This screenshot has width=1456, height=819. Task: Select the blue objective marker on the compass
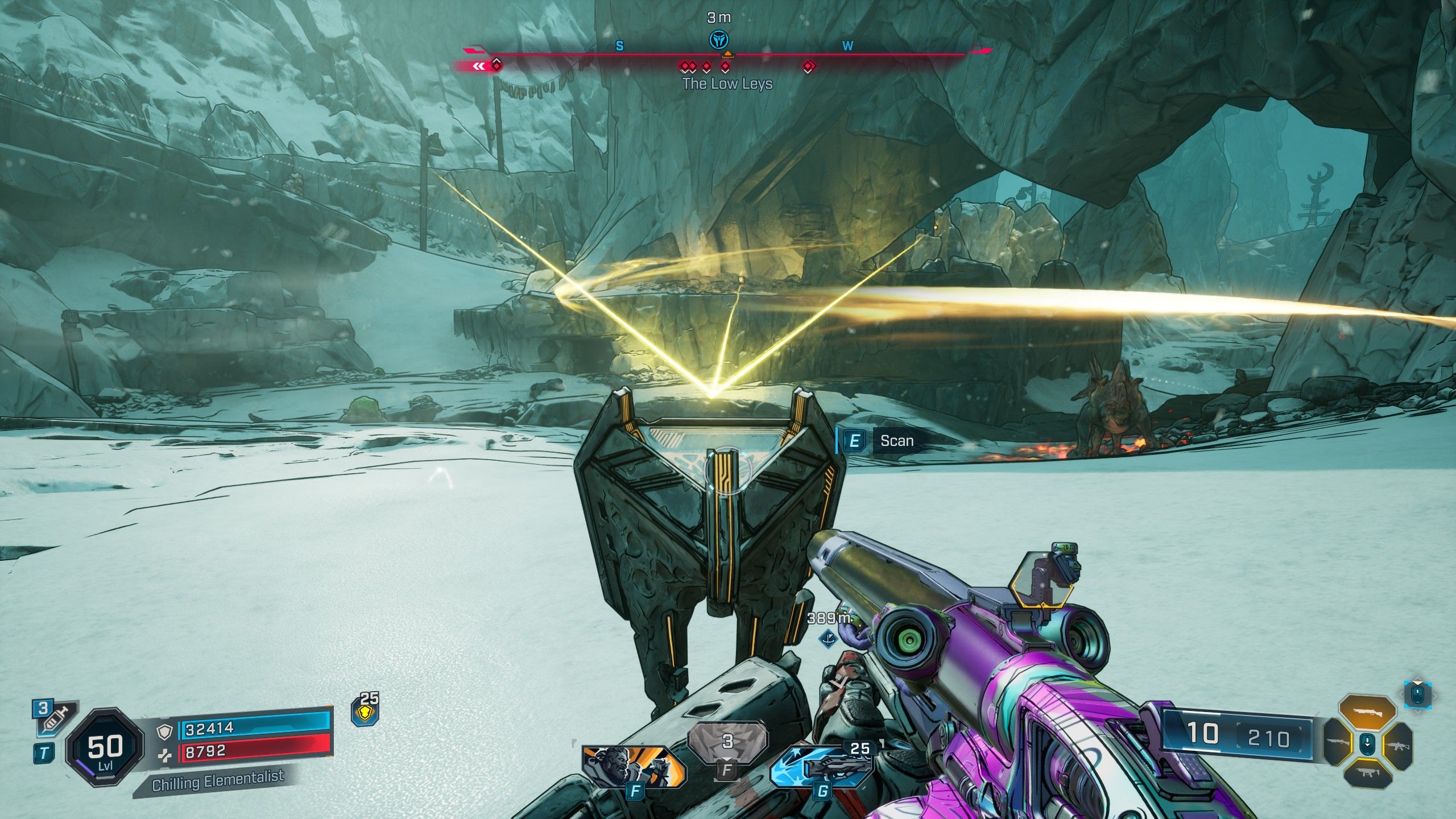coord(719,40)
